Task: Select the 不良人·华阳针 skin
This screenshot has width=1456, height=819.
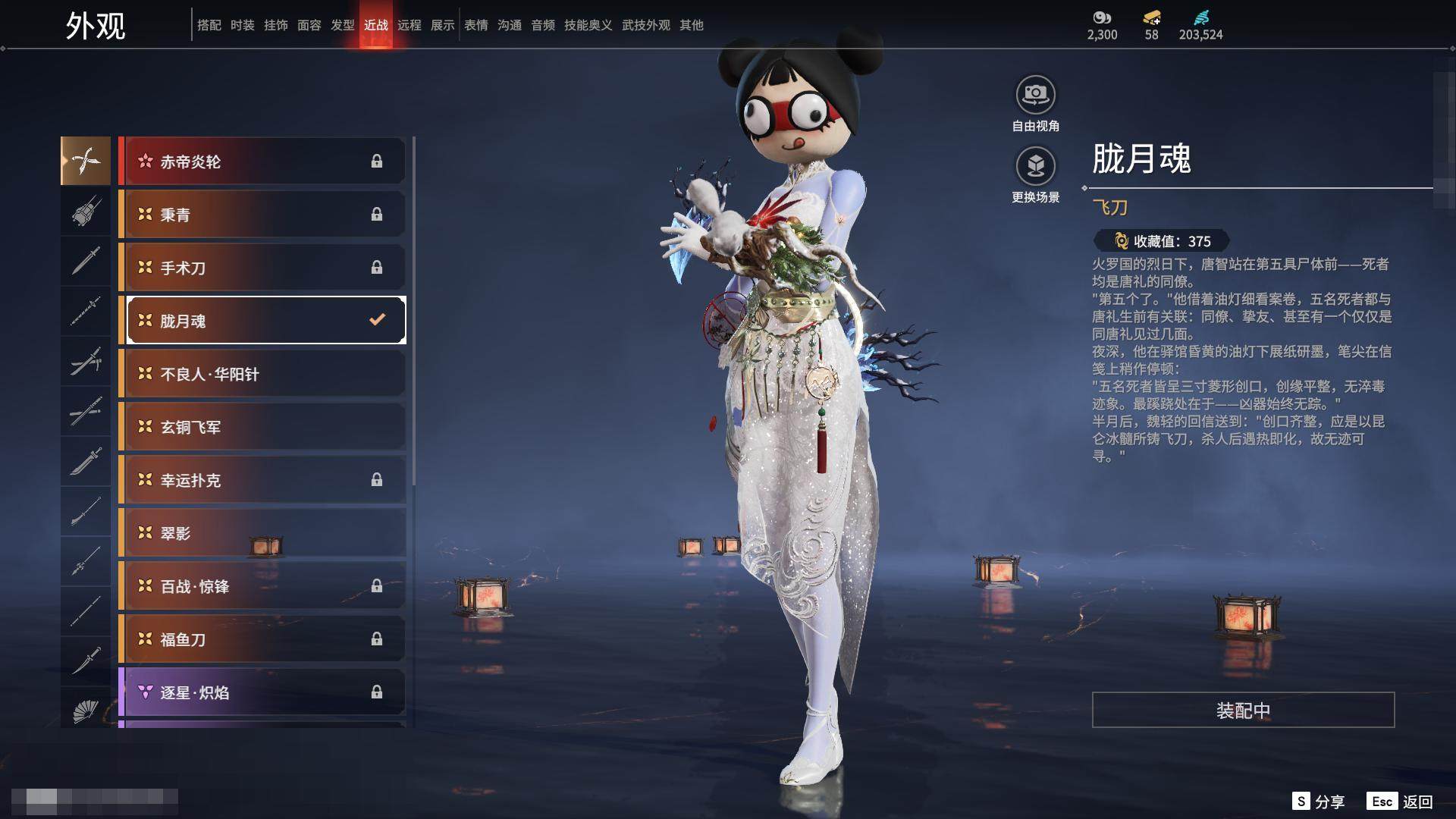Action: tap(262, 374)
